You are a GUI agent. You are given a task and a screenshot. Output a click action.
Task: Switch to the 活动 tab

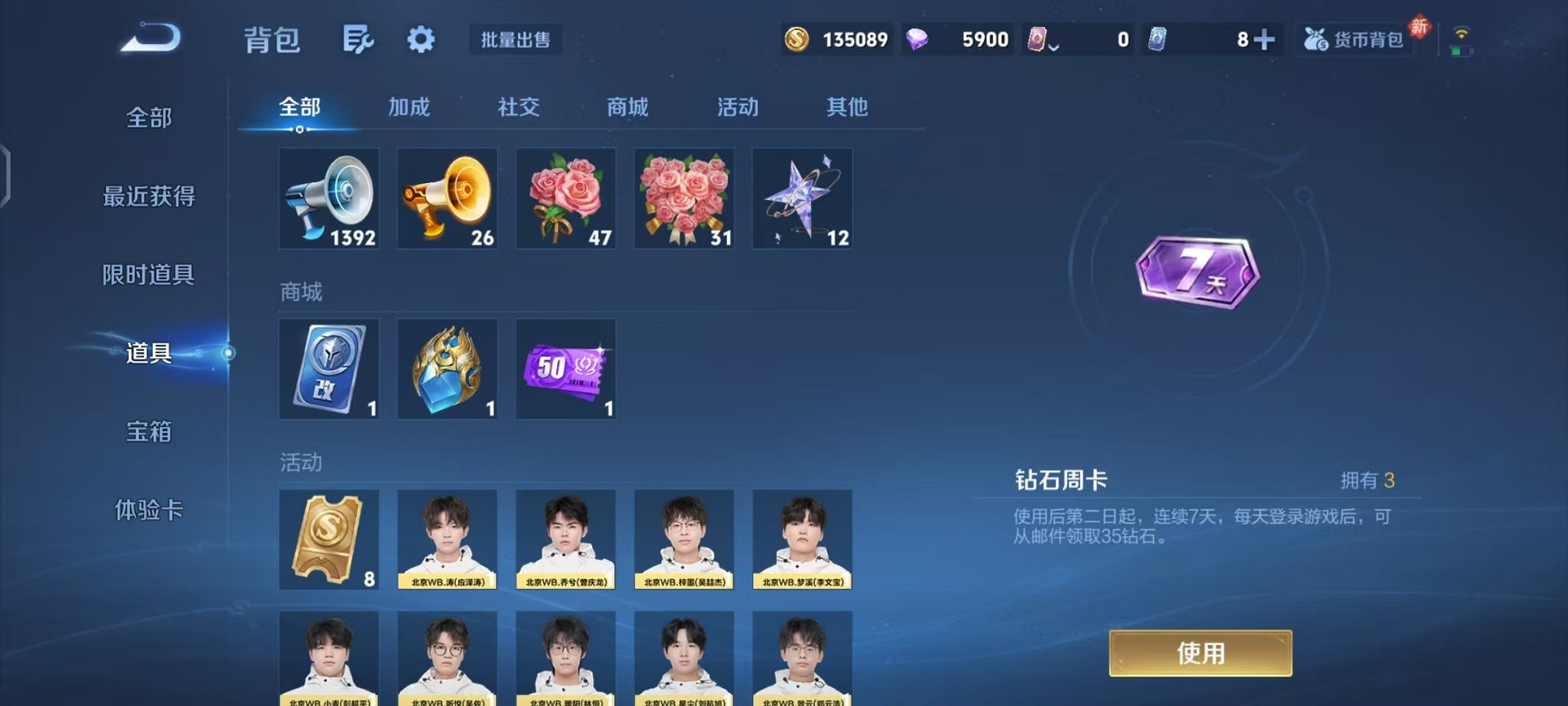pos(736,108)
